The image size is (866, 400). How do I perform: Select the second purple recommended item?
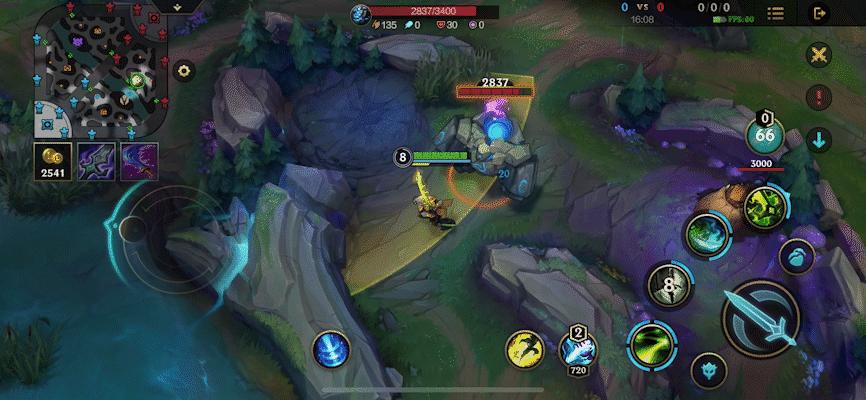click(x=139, y=161)
